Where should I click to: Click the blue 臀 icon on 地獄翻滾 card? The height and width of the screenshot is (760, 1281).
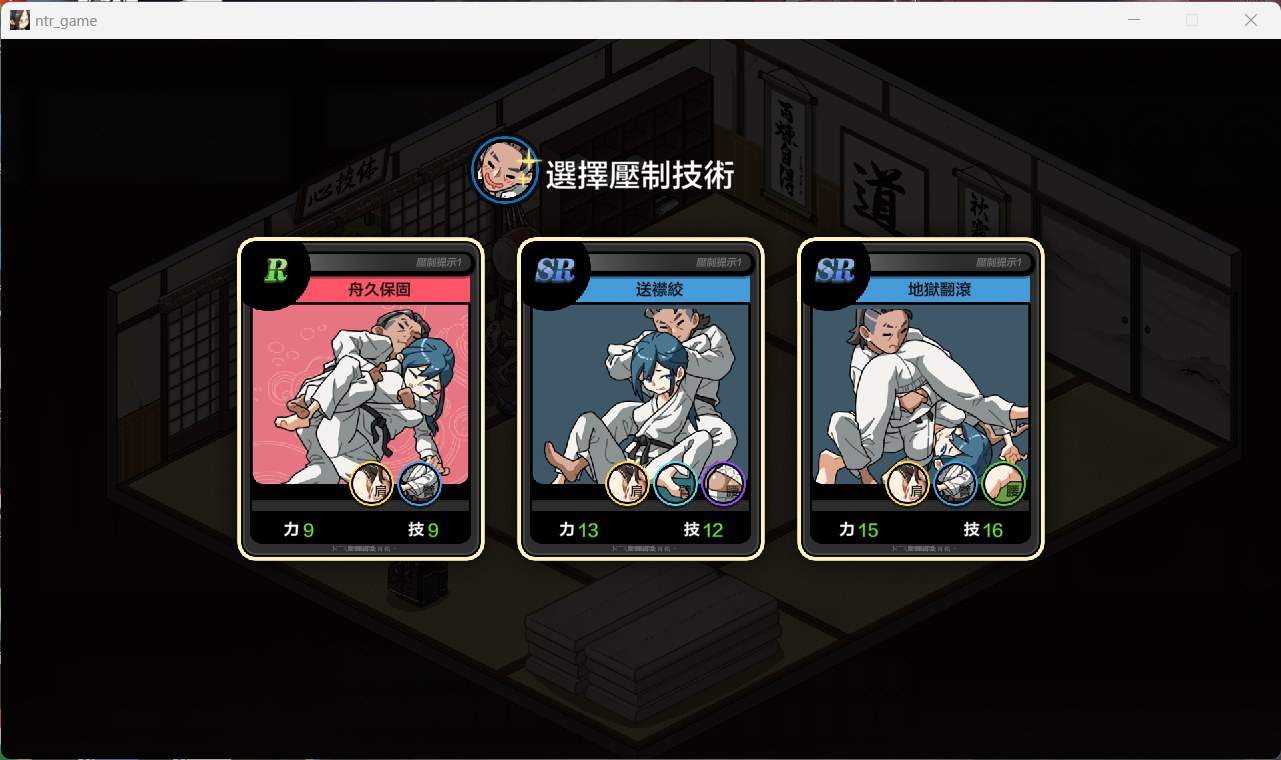pos(956,484)
